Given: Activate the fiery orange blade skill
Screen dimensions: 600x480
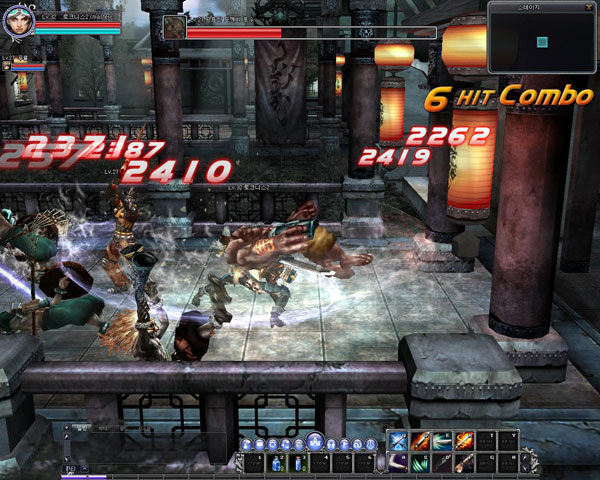Looking at the screenshot, I should pyautogui.click(x=464, y=441).
